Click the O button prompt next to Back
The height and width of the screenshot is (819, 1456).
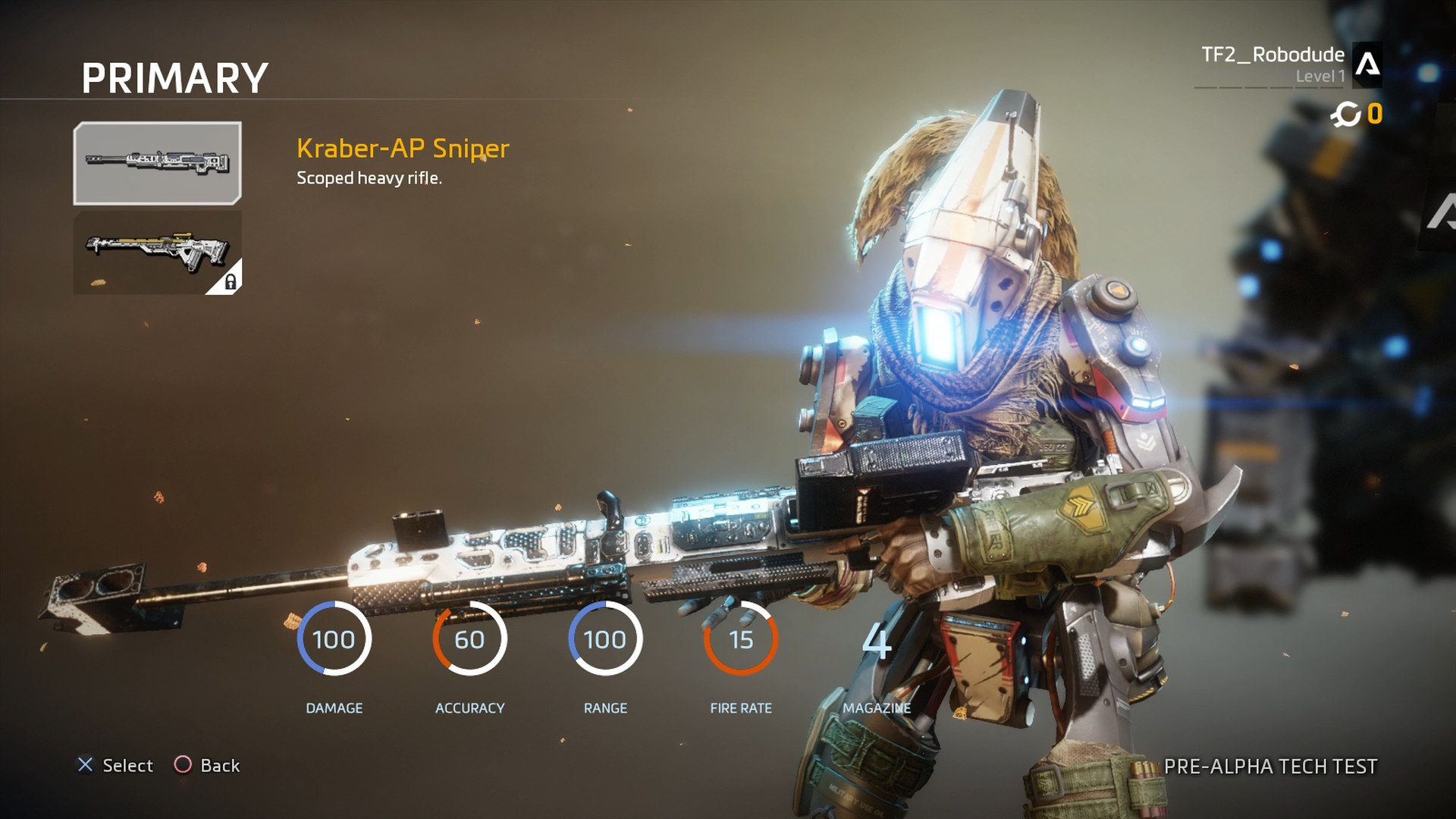182,765
